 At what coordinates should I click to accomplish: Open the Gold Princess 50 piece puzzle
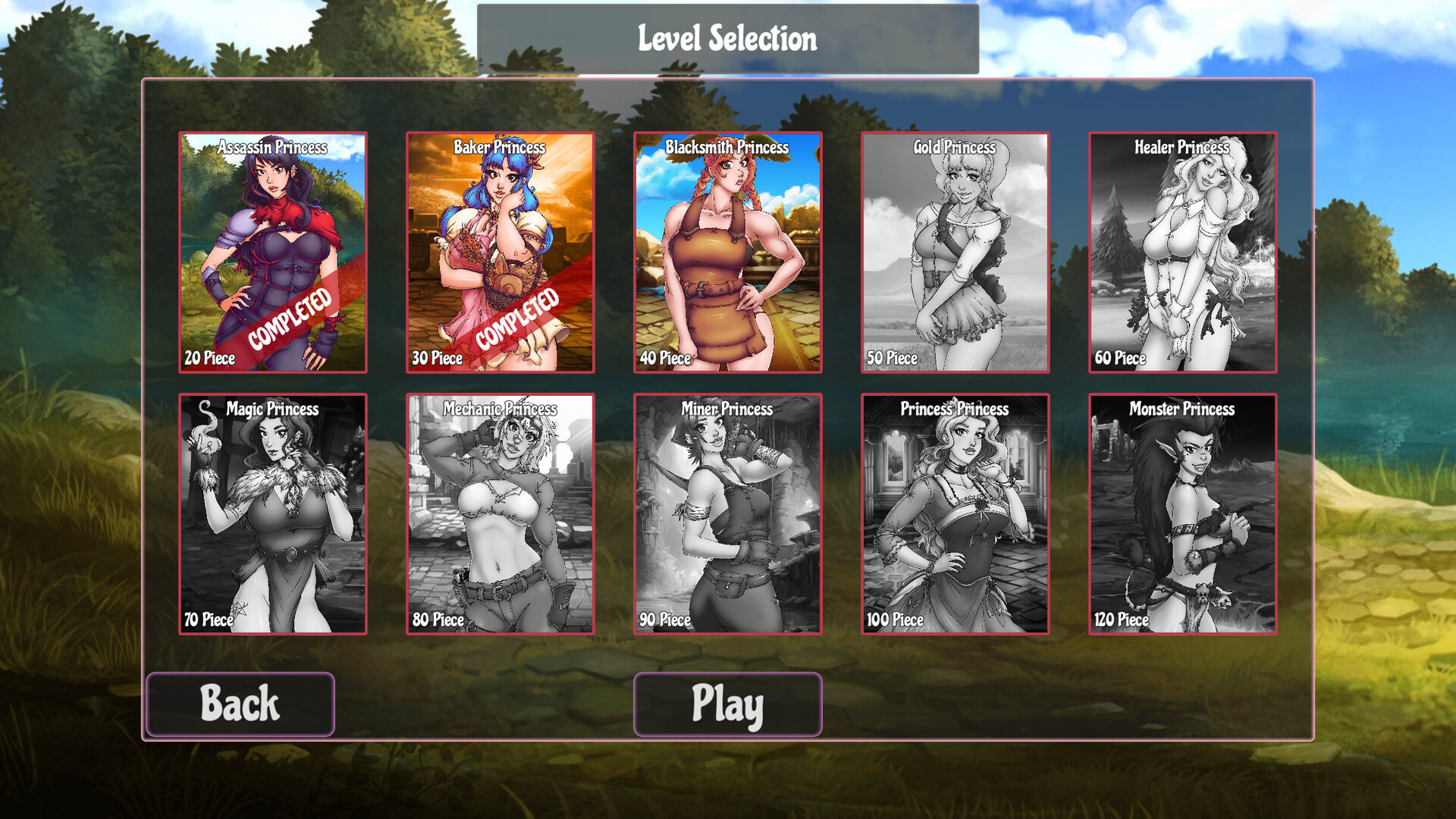click(954, 253)
